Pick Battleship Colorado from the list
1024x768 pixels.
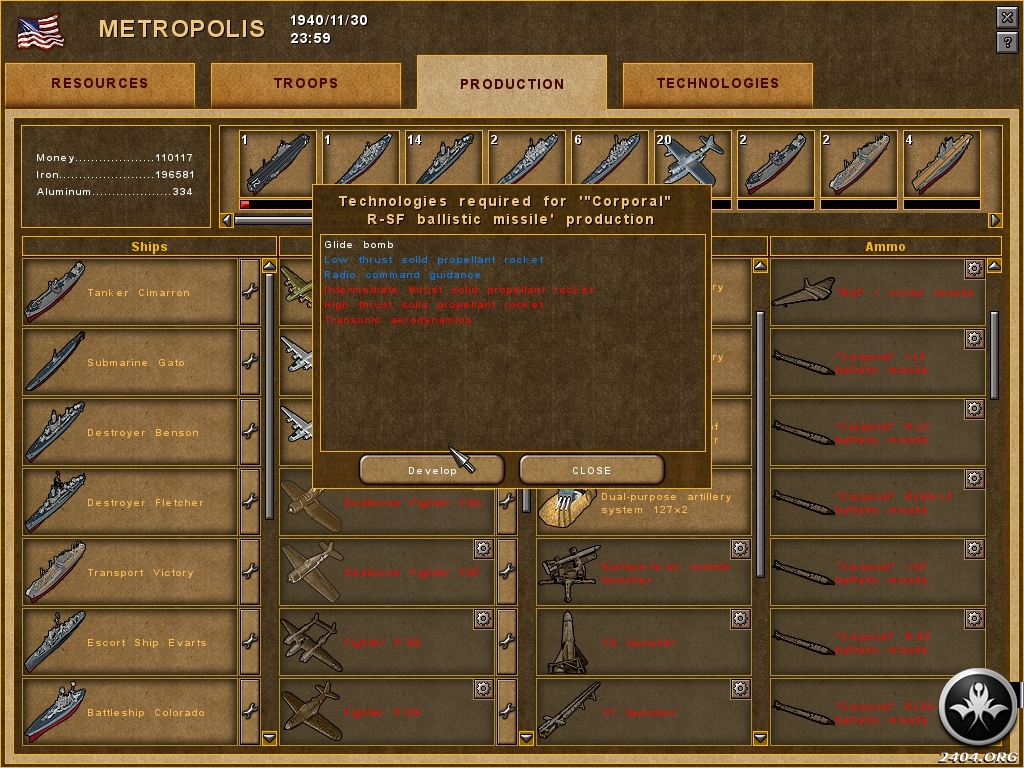coord(130,713)
